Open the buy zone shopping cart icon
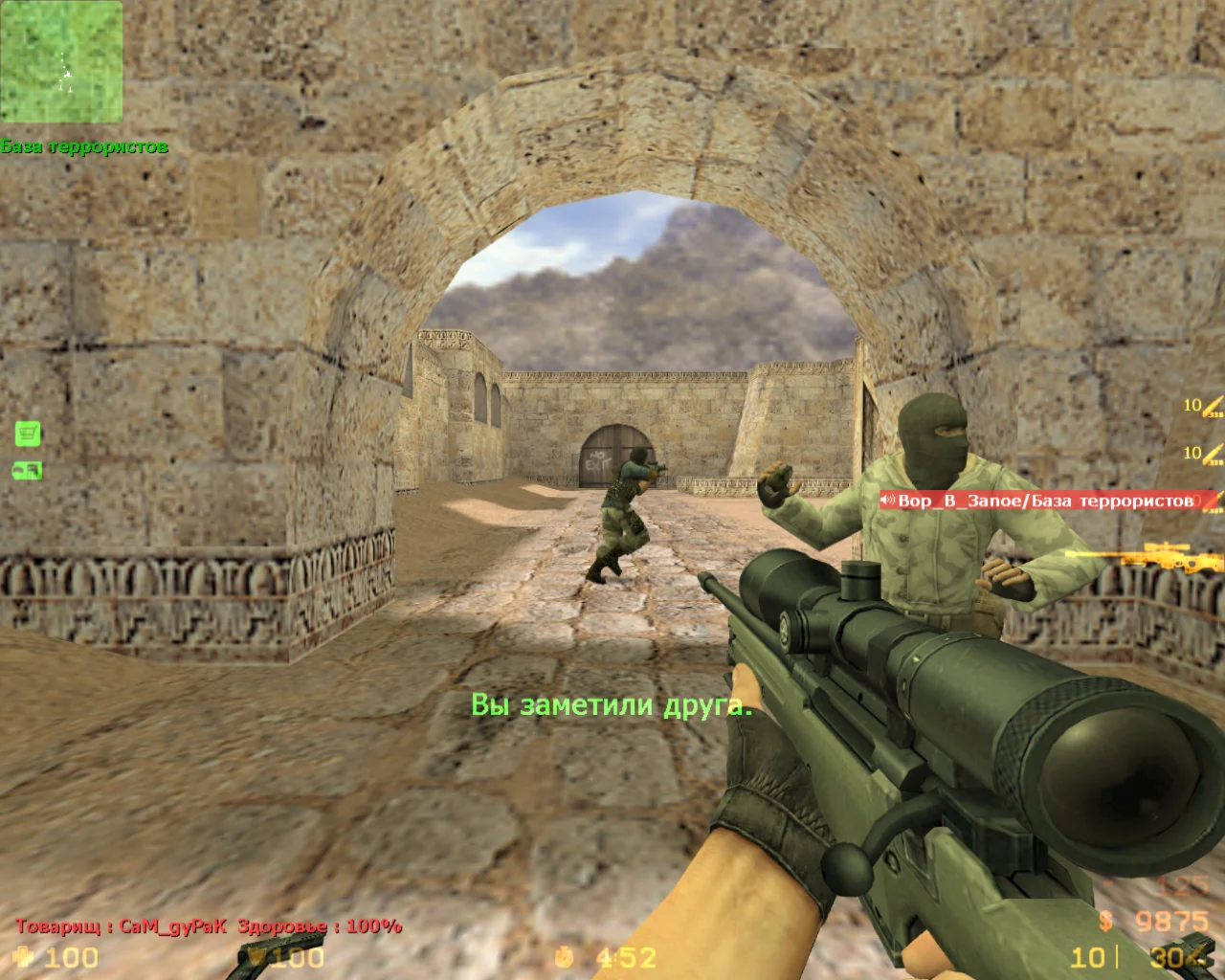 click(x=29, y=434)
